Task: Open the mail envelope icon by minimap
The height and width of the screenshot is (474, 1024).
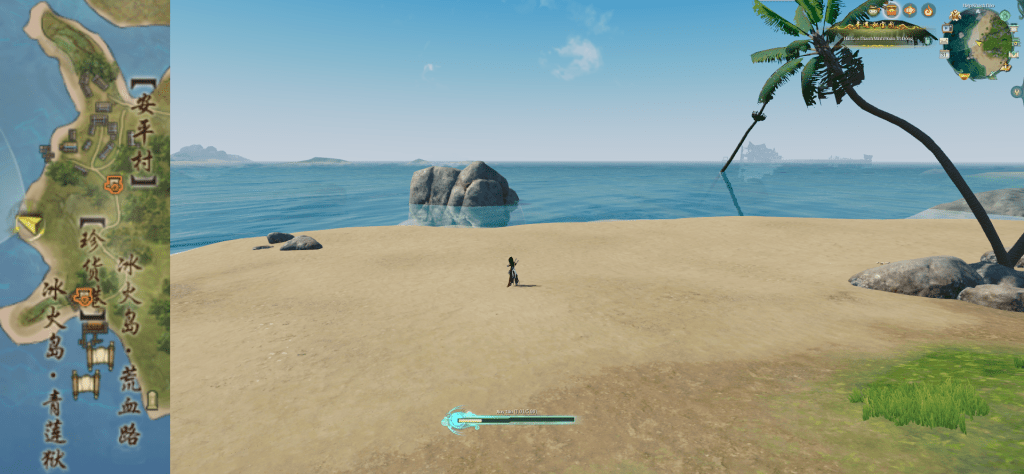Action: click(x=944, y=41)
